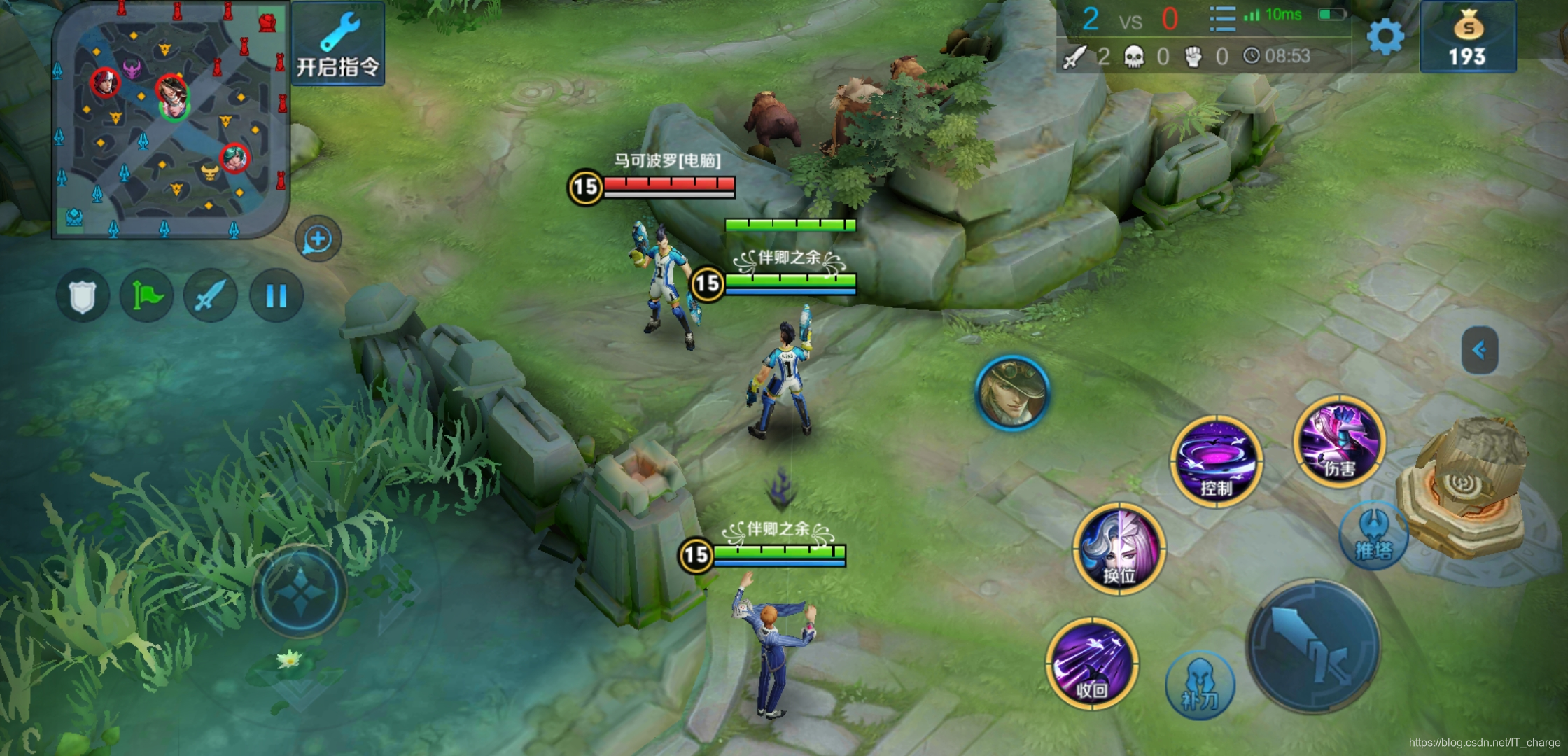Activate the 控制 skill
The image size is (1568, 756).
[x=1216, y=461]
